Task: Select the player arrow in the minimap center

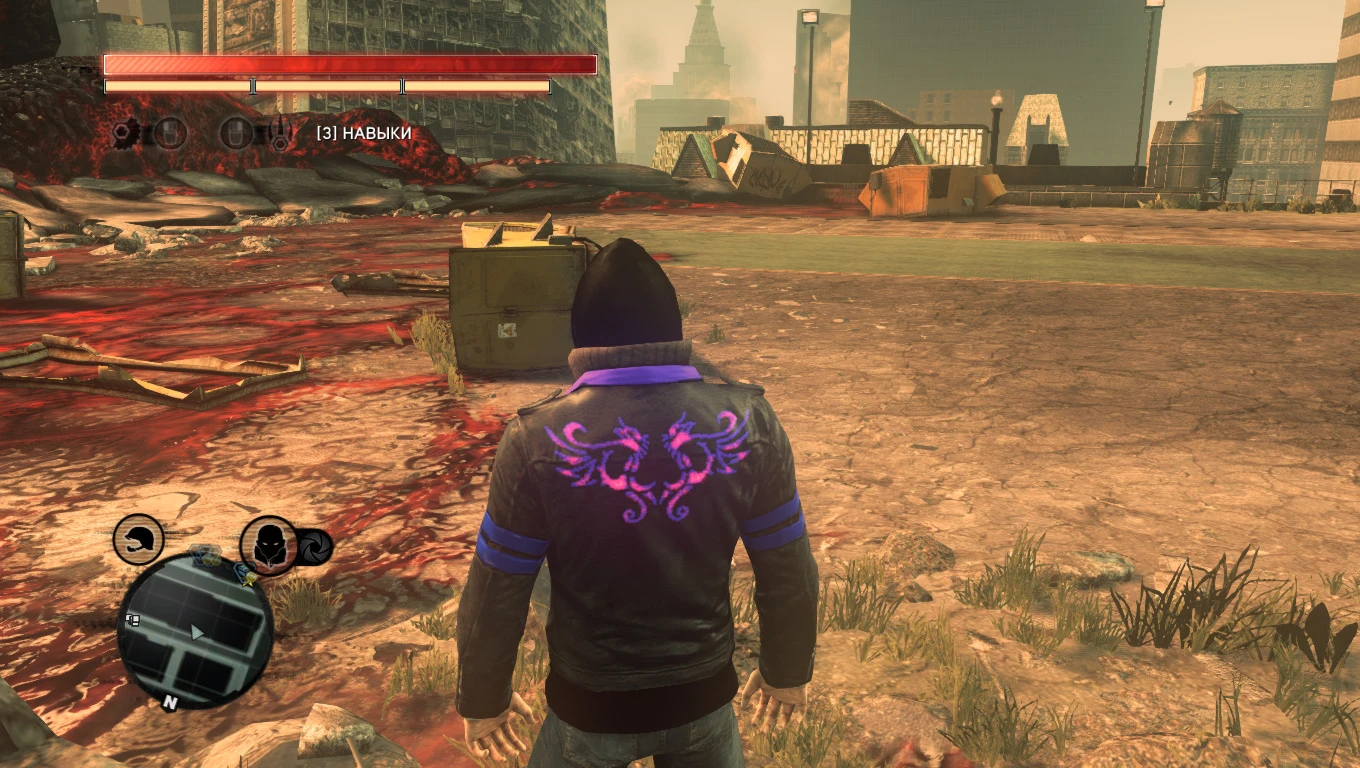Action: click(196, 632)
